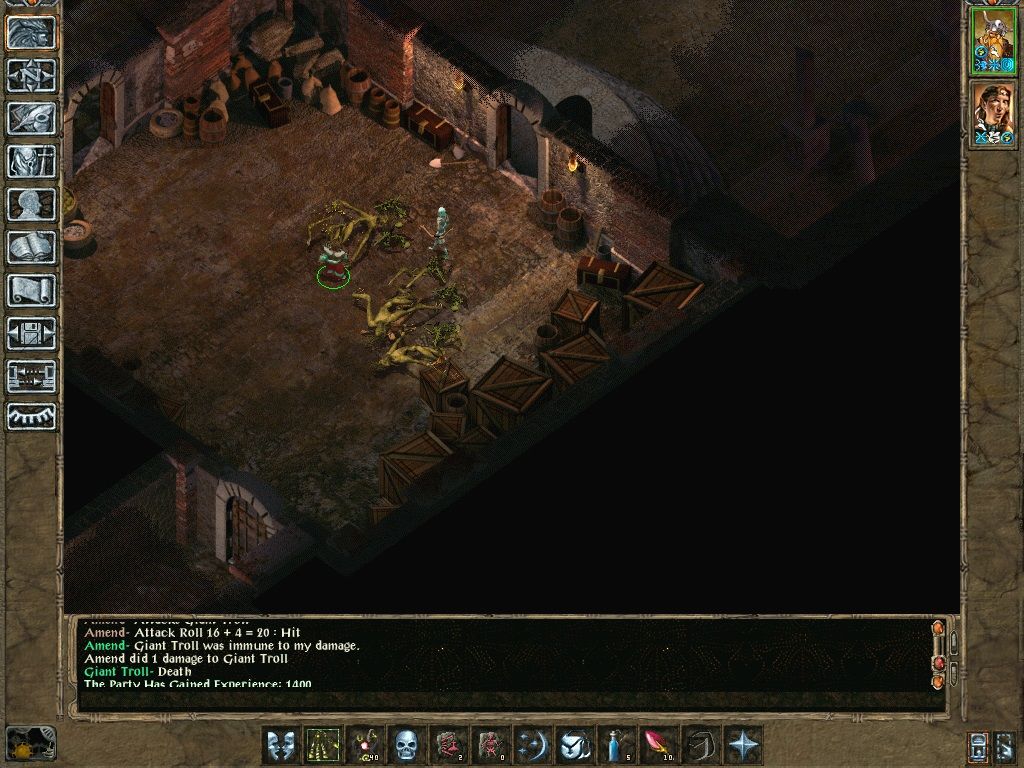
Task: Open the mage spellbook with the open book button
Action: pyautogui.click(x=32, y=247)
